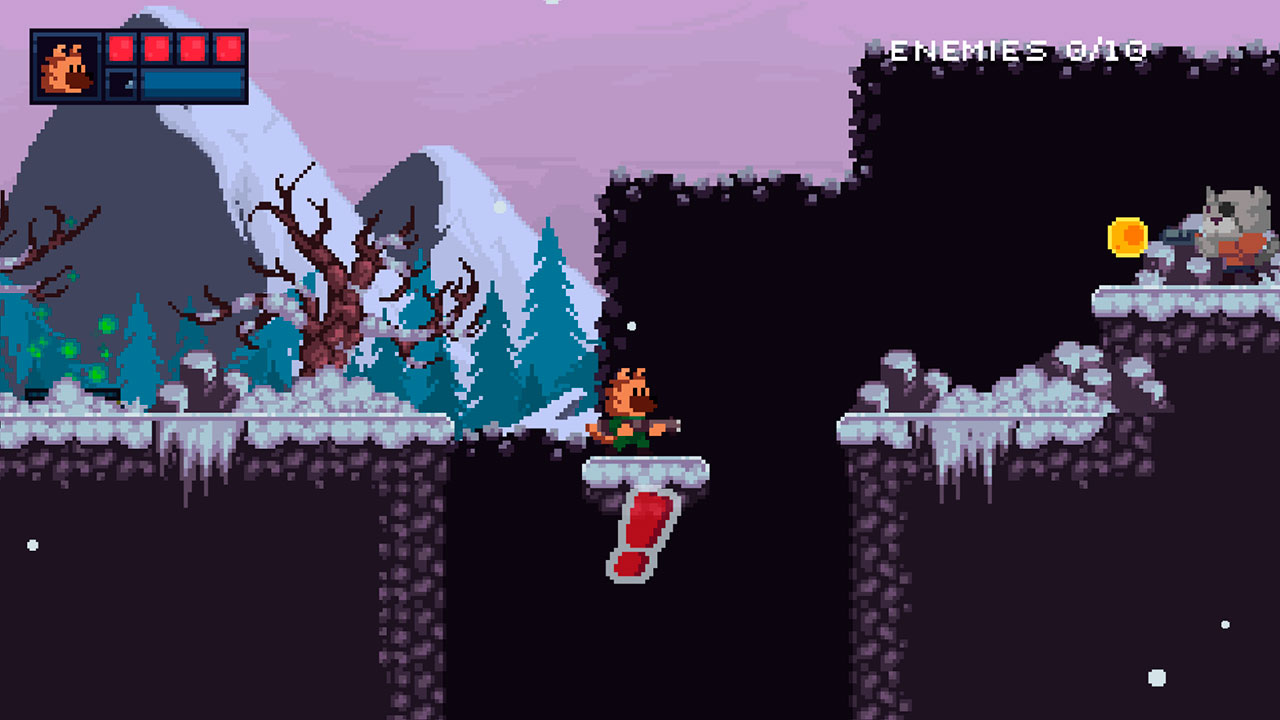Click the blue stamina bar
This screenshot has height=720, width=1280.
[x=195, y=85]
